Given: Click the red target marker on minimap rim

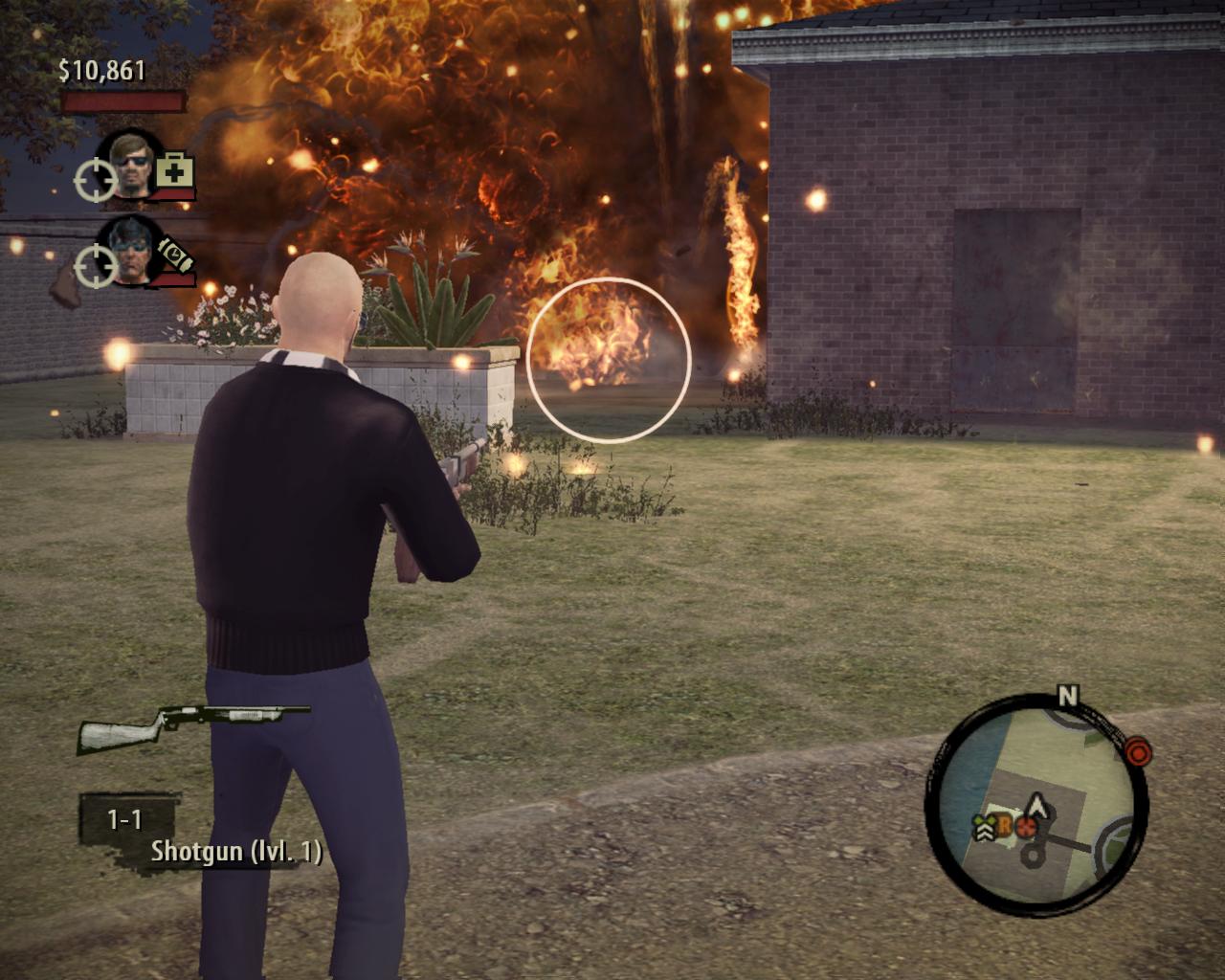Looking at the screenshot, I should (x=1137, y=752).
